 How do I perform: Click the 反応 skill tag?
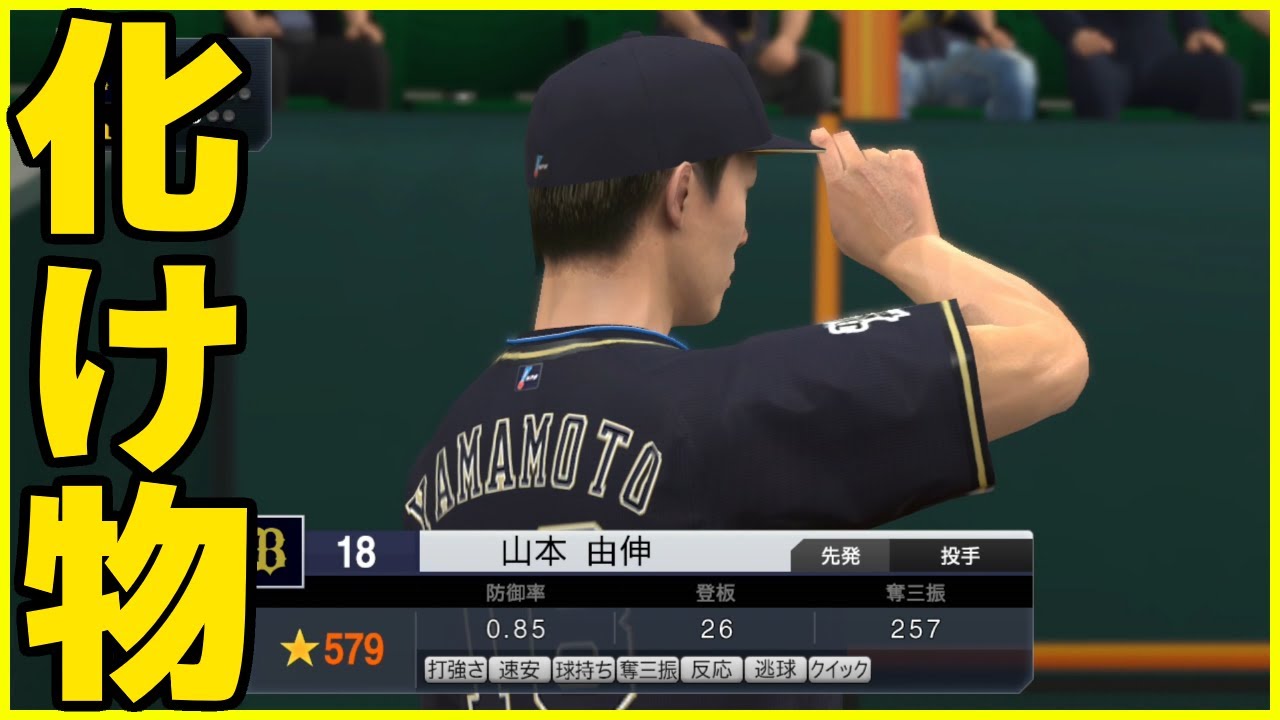tap(711, 669)
